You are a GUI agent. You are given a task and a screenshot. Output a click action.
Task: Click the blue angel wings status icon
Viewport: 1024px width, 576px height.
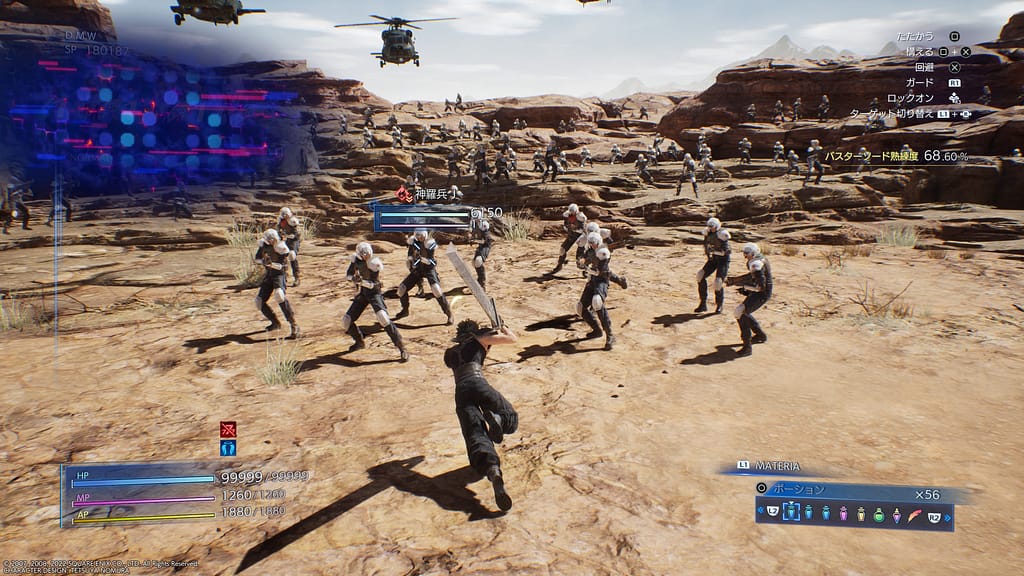click(x=228, y=448)
